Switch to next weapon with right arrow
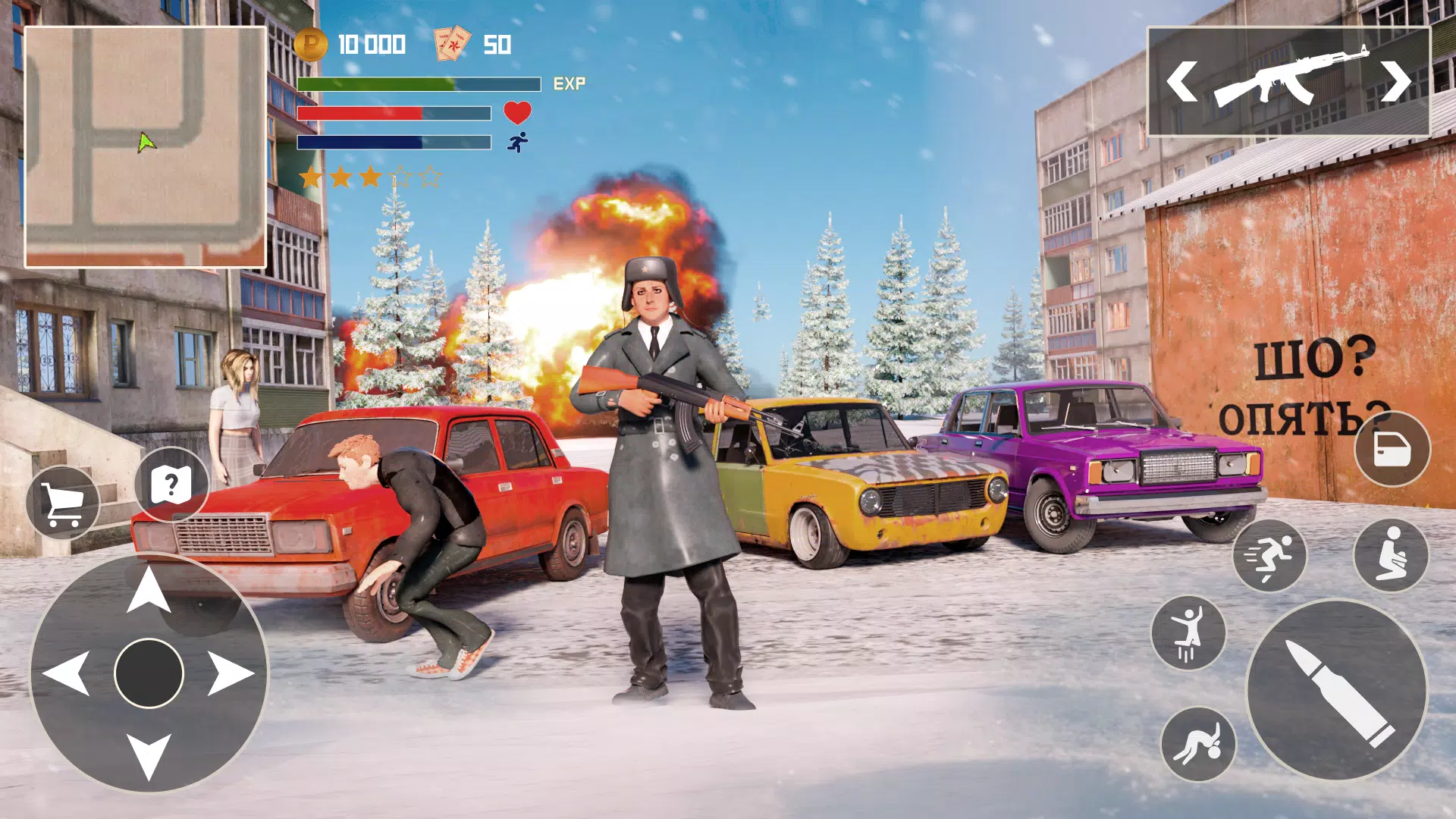 tap(1397, 82)
